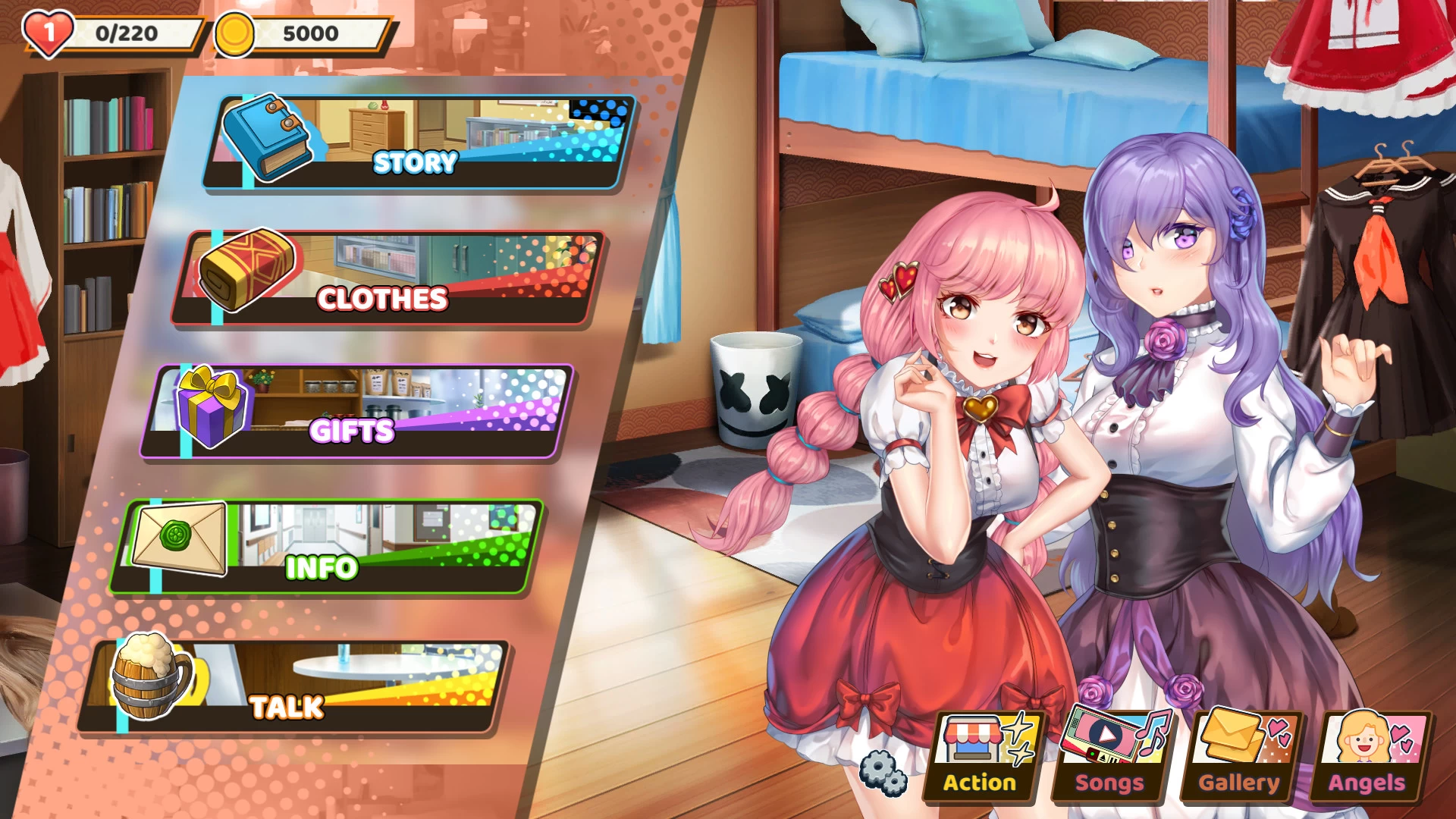Click the STORY menu entry
The width and height of the screenshot is (1456, 819).
pyautogui.click(x=416, y=162)
